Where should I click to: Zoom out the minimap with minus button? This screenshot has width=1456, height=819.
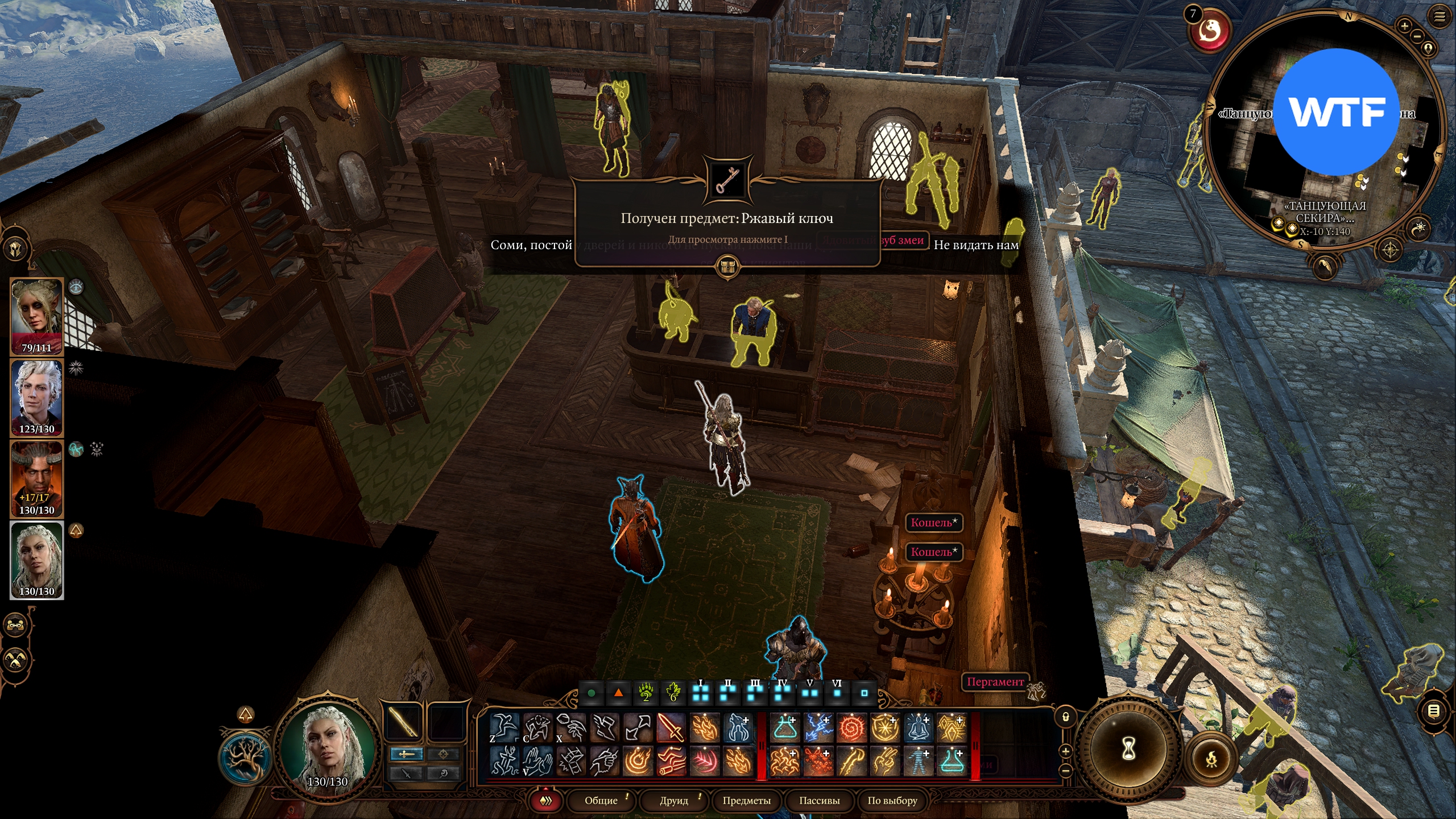[x=1417, y=36]
